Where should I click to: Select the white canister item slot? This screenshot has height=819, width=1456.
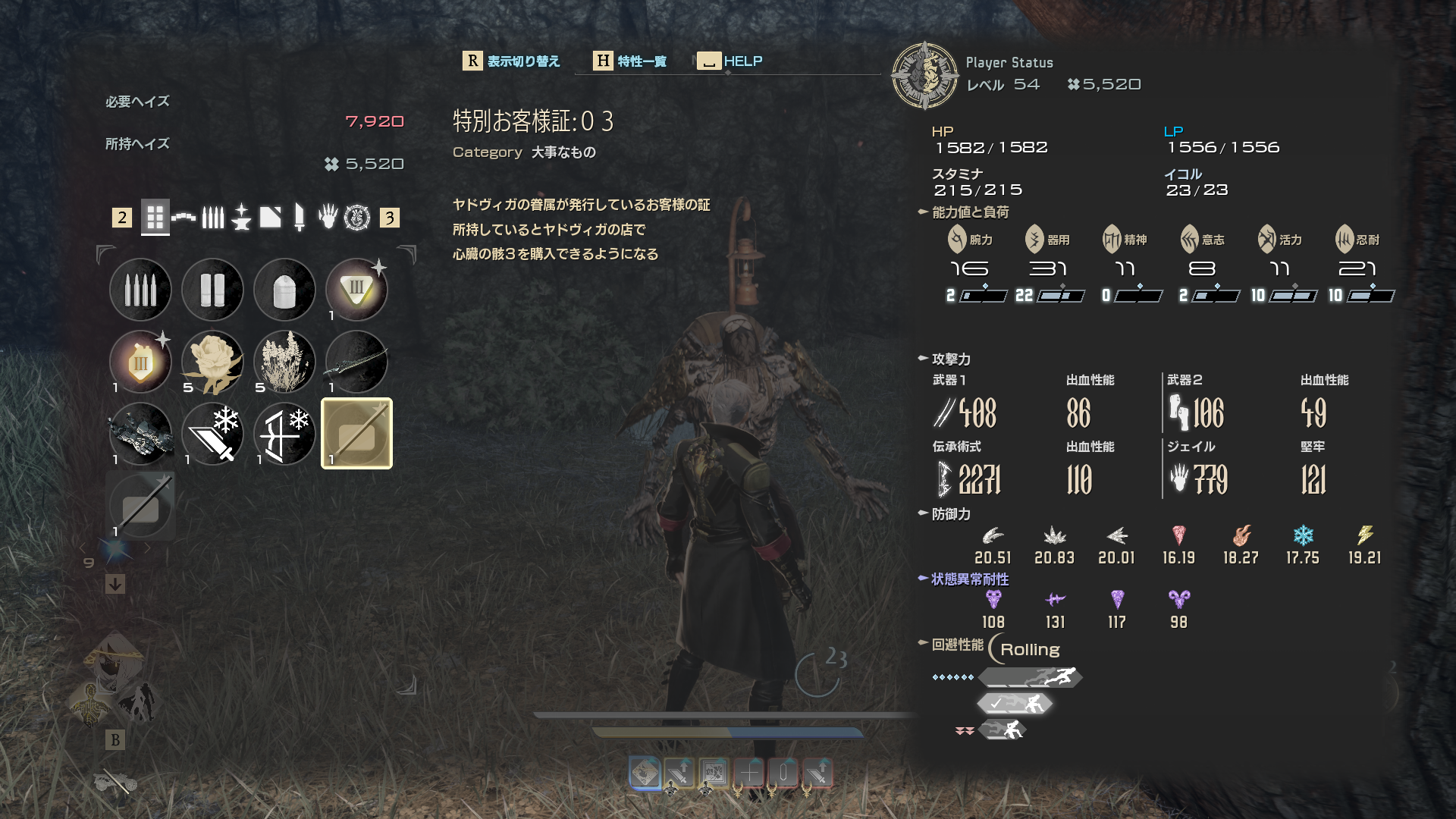click(x=284, y=290)
